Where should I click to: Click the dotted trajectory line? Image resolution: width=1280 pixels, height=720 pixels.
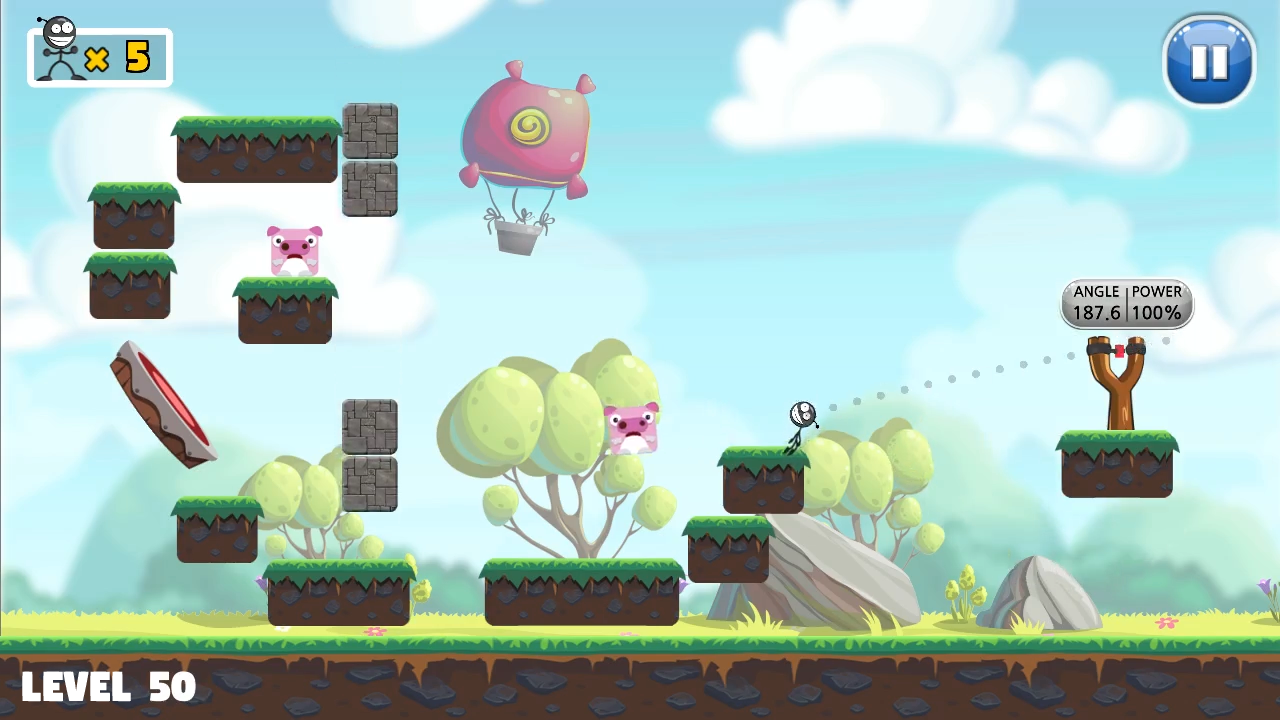950,380
